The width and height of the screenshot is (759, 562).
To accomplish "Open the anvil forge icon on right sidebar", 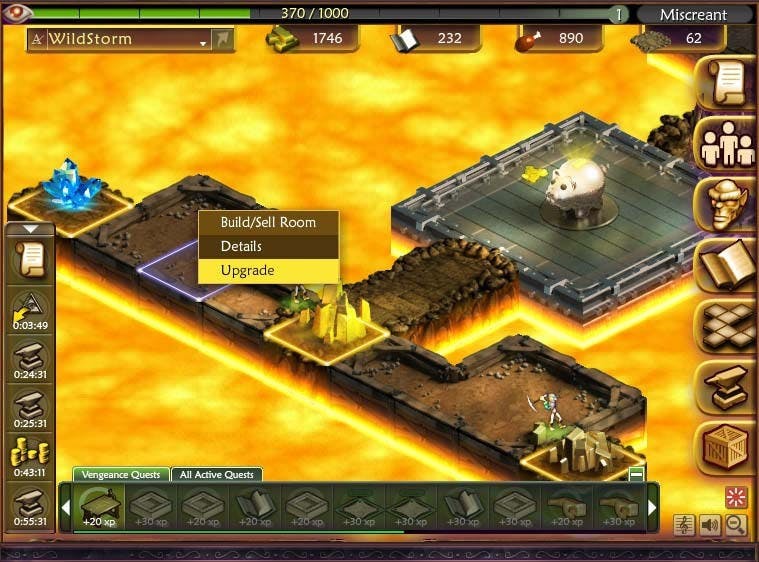I will click(x=725, y=387).
